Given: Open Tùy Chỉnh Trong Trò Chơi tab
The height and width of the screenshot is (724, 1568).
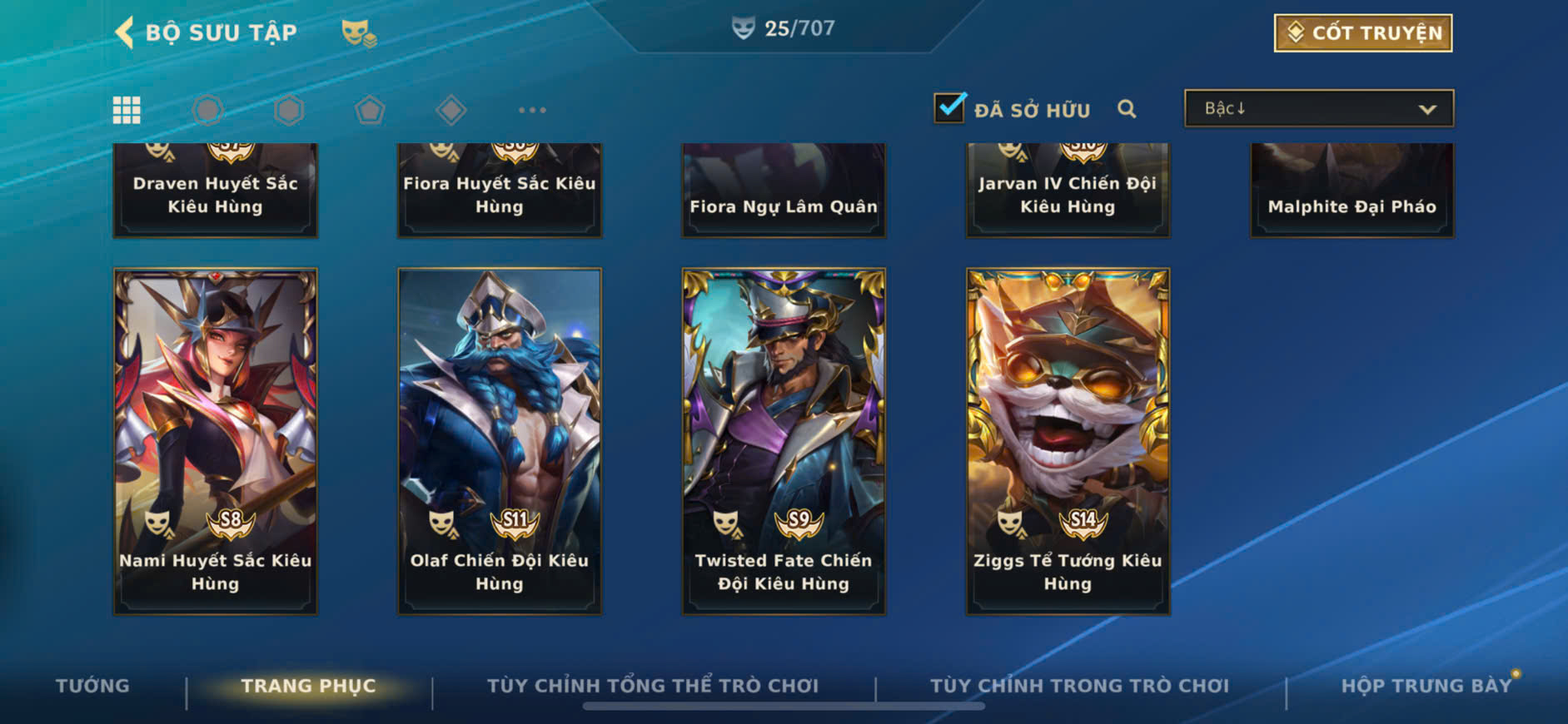Looking at the screenshot, I should click(x=1079, y=686).
